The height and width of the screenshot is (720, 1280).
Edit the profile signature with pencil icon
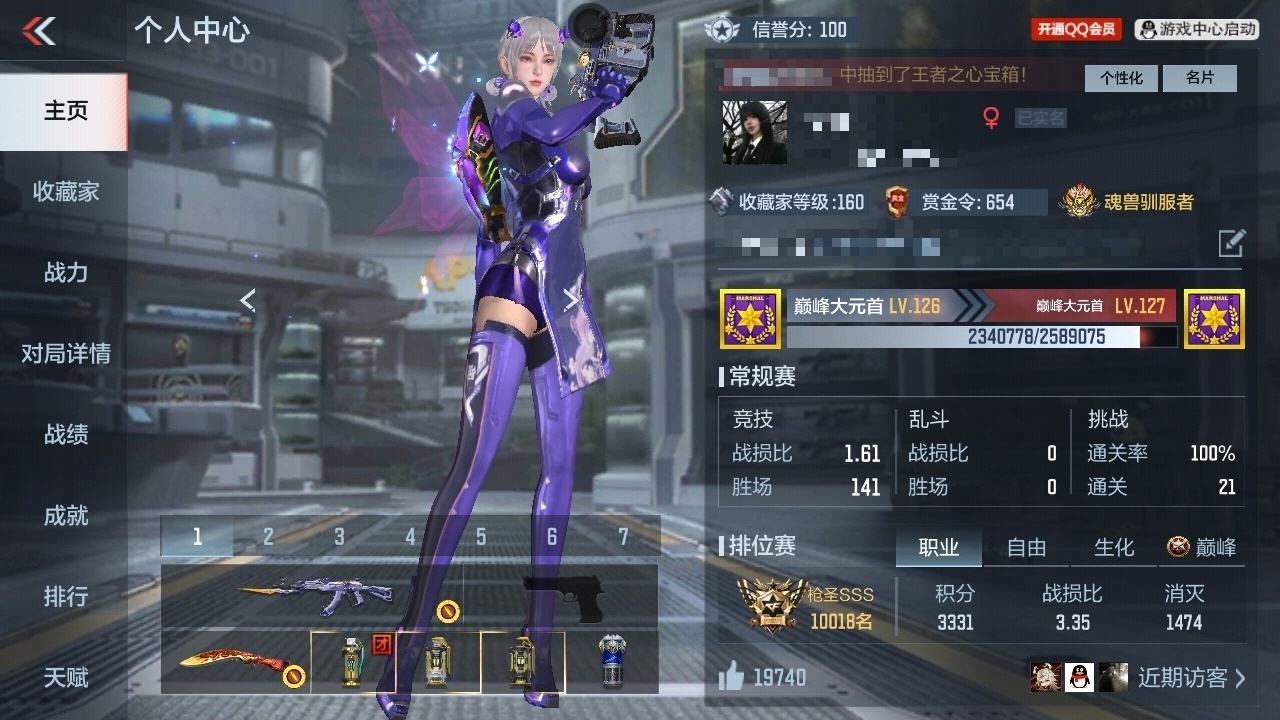point(1231,243)
